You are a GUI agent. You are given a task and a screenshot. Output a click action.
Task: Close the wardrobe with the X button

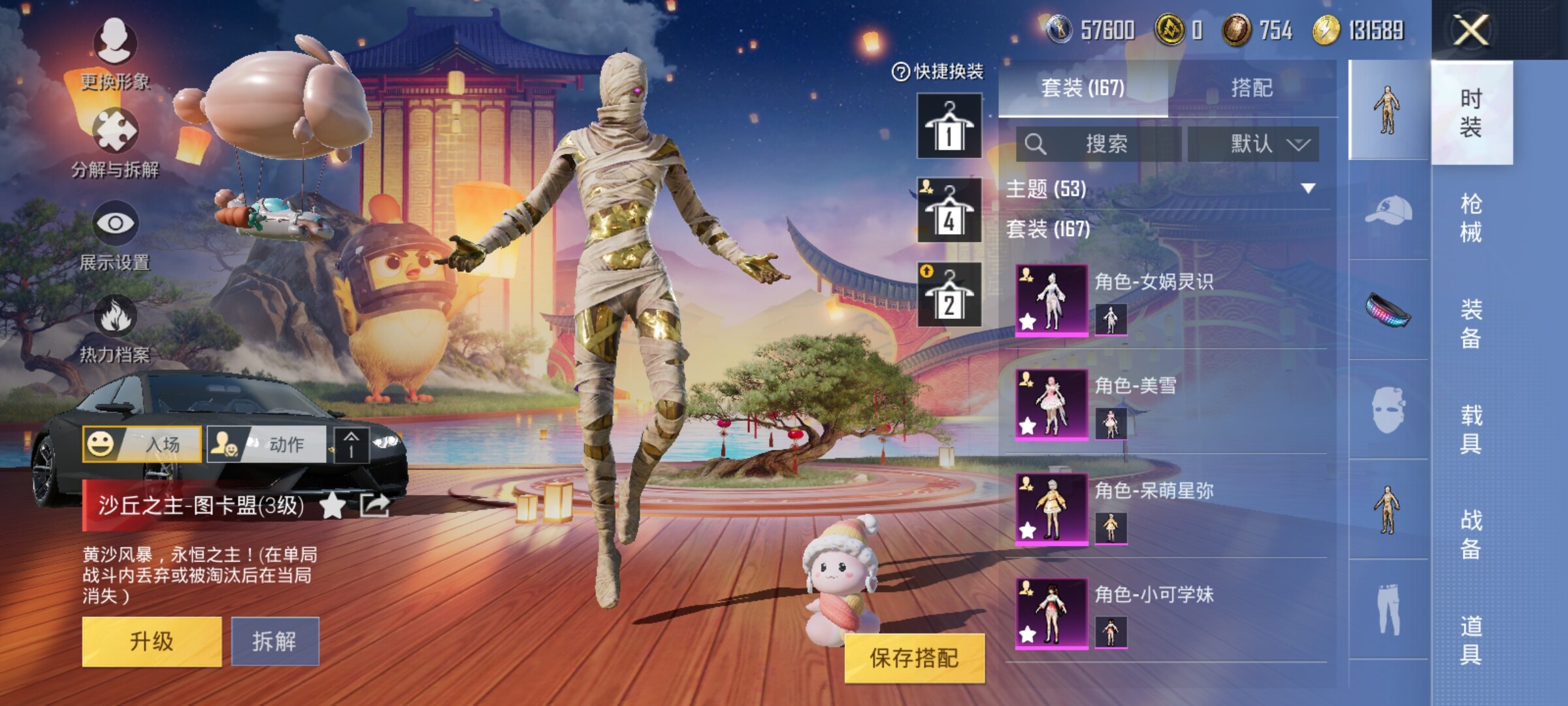click(x=1471, y=30)
